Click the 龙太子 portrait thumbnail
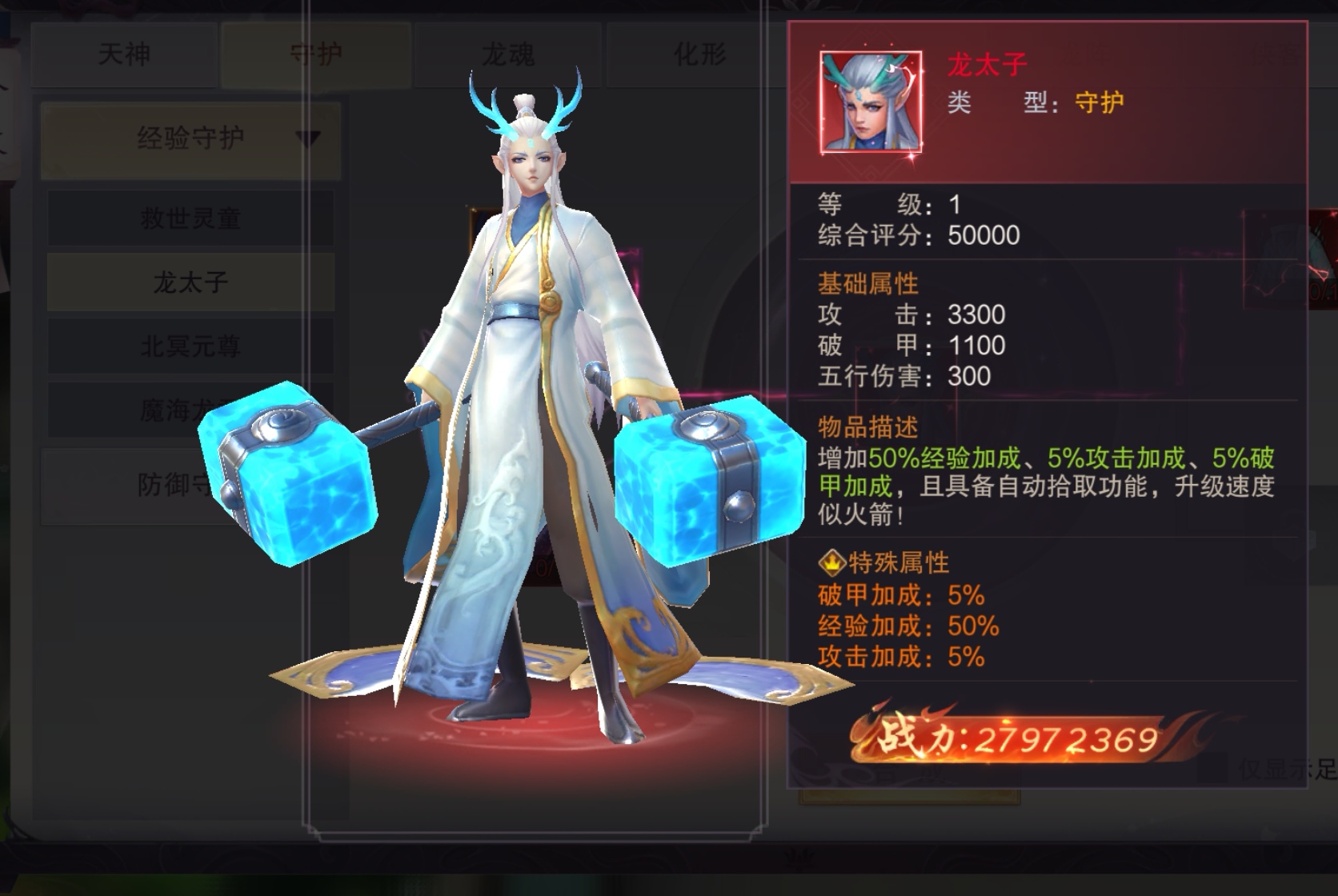 pyautogui.click(x=871, y=102)
